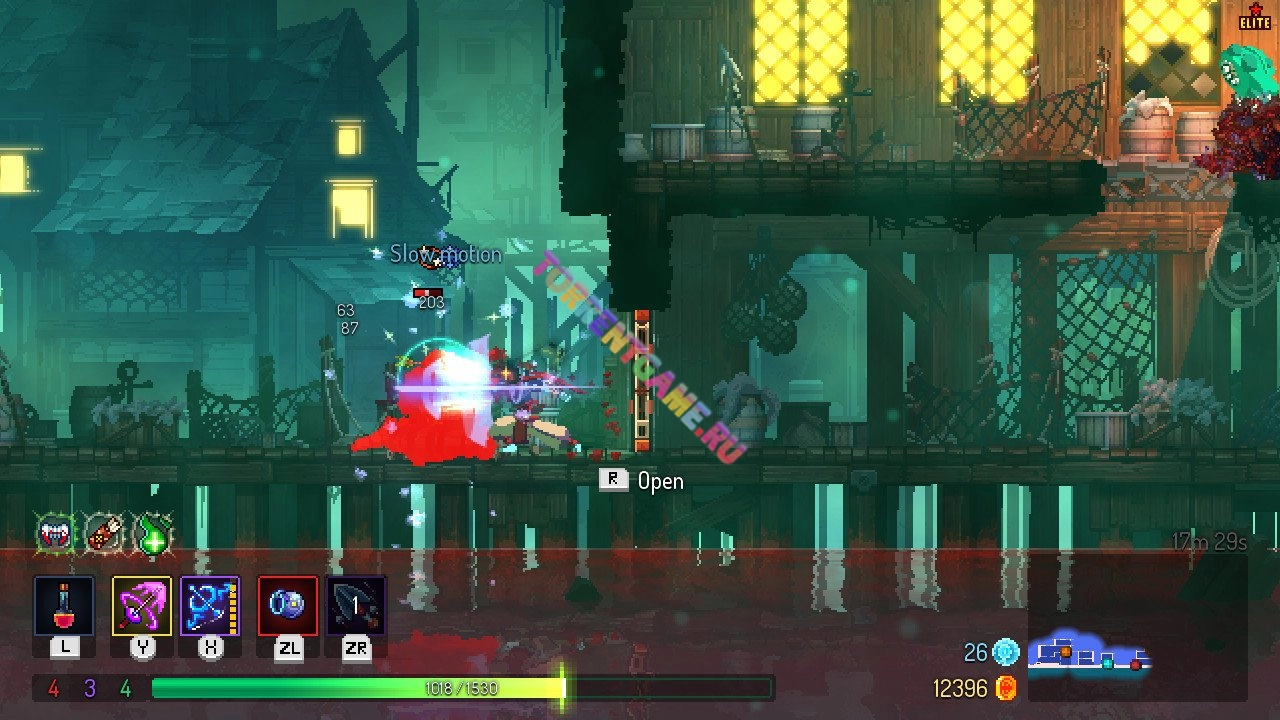
Task: Activate the red-framed blue canister skill
Action: (x=288, y=606)
